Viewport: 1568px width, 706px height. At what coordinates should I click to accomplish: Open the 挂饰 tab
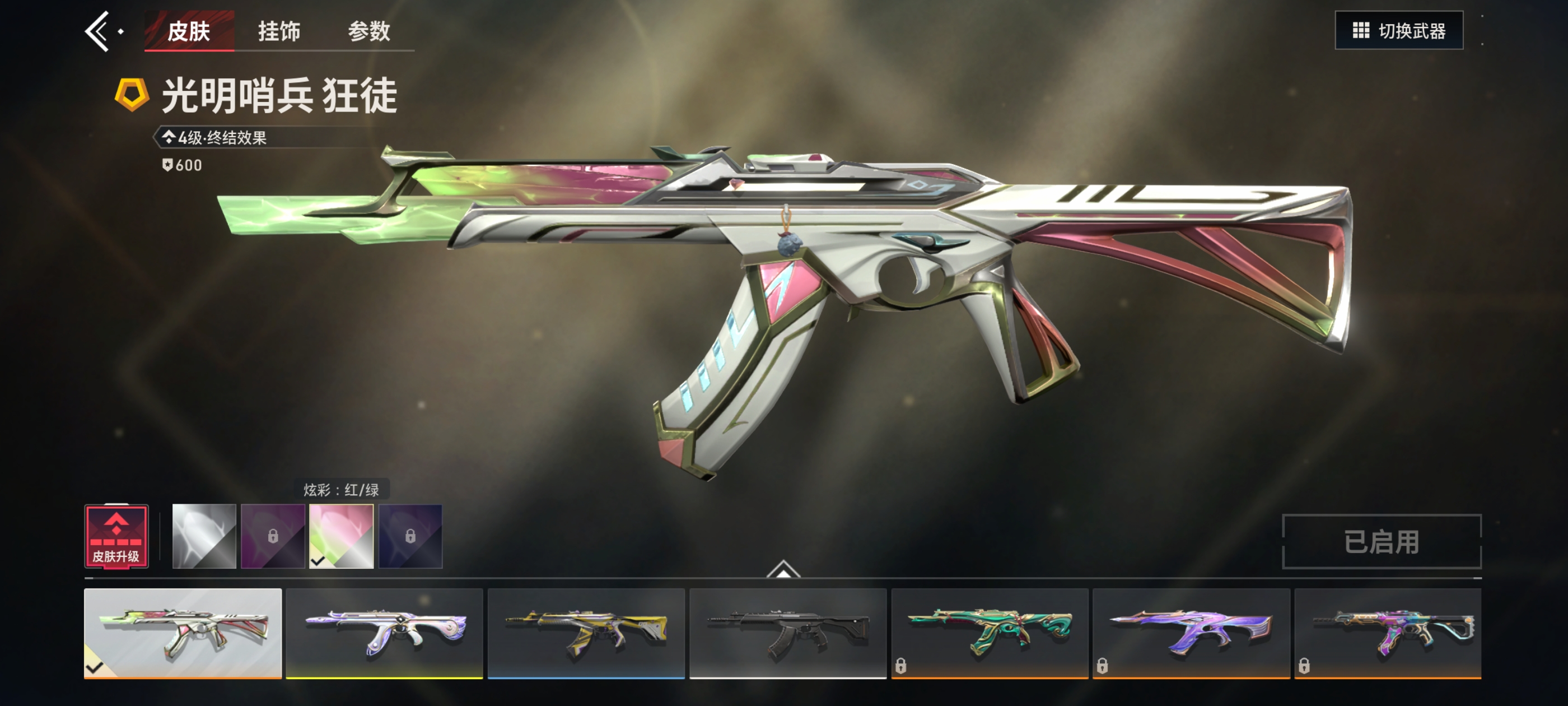click(279, 31)
